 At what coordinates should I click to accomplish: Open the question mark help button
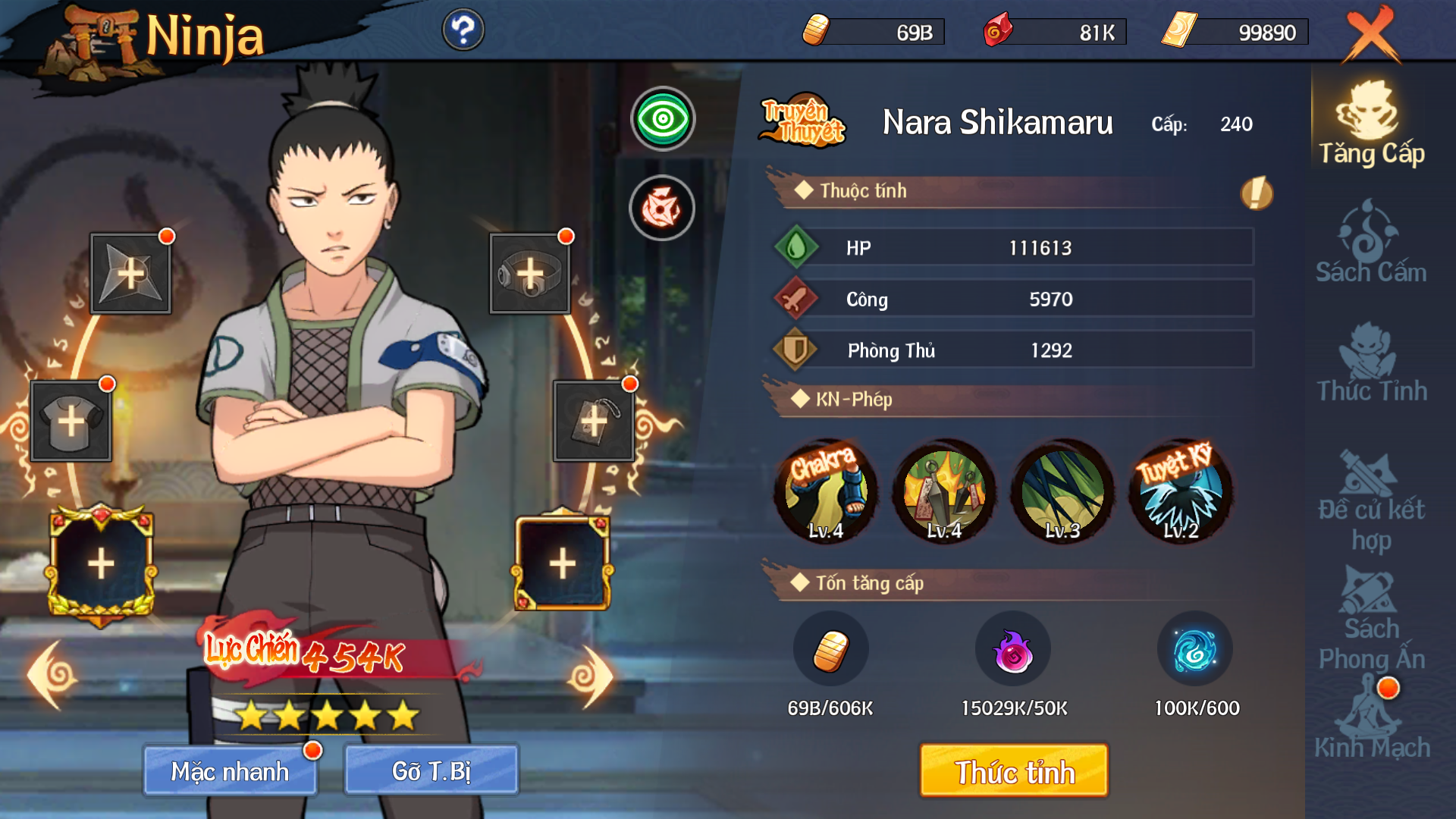(463, 30)
